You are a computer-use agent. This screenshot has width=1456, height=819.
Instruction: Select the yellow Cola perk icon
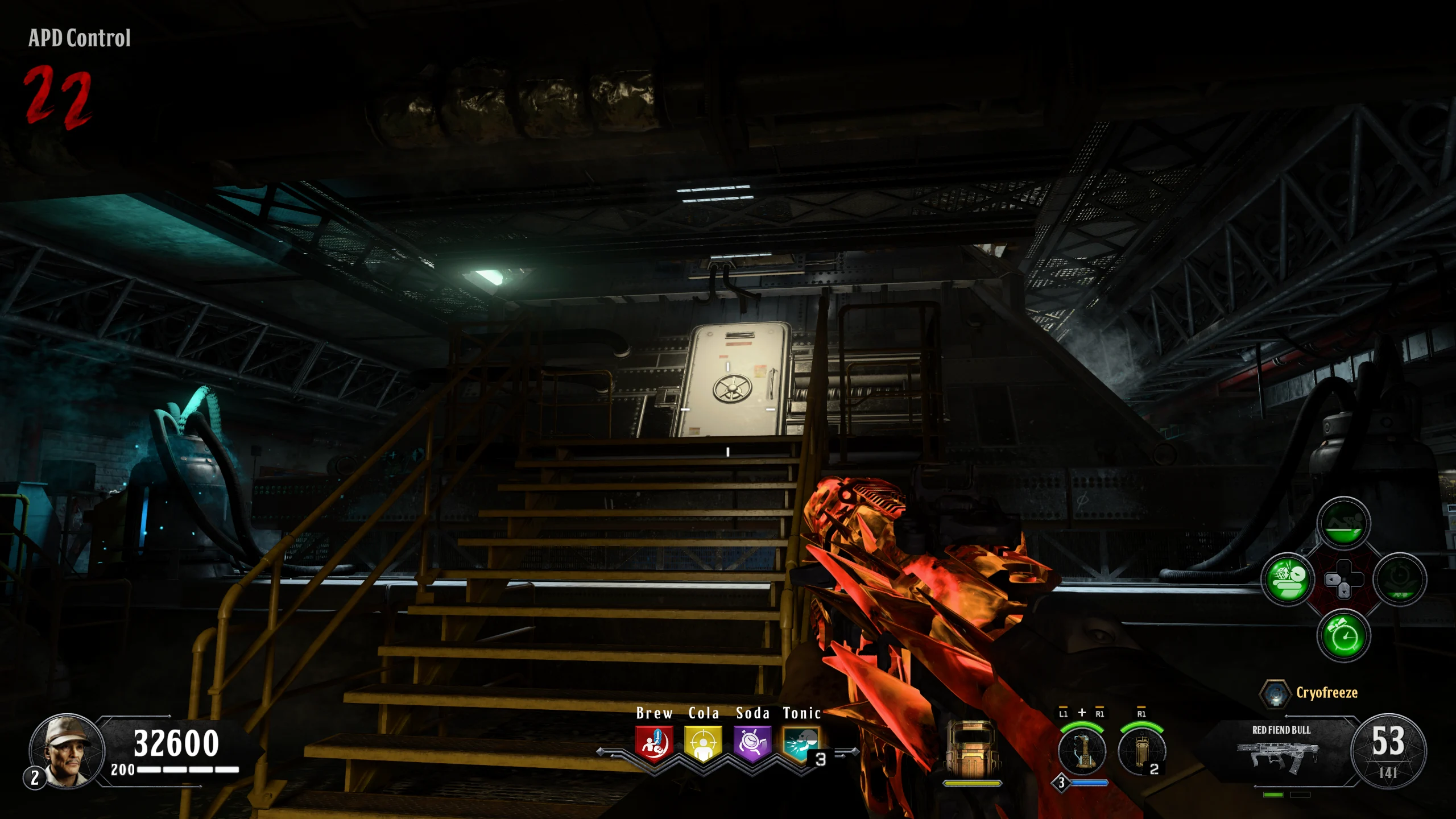pos(703,743)
